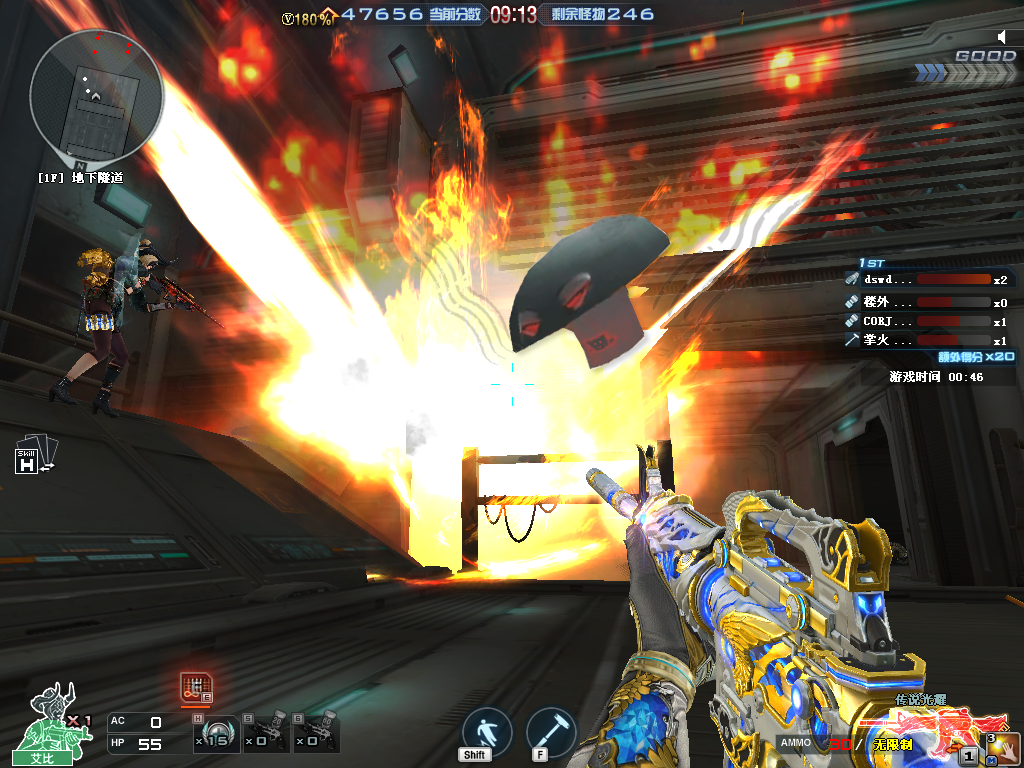The width and height of the screenshot is (1024, 768).
Task: Select the pistol item slot marked 20
Action: click(x=268, y=734)
